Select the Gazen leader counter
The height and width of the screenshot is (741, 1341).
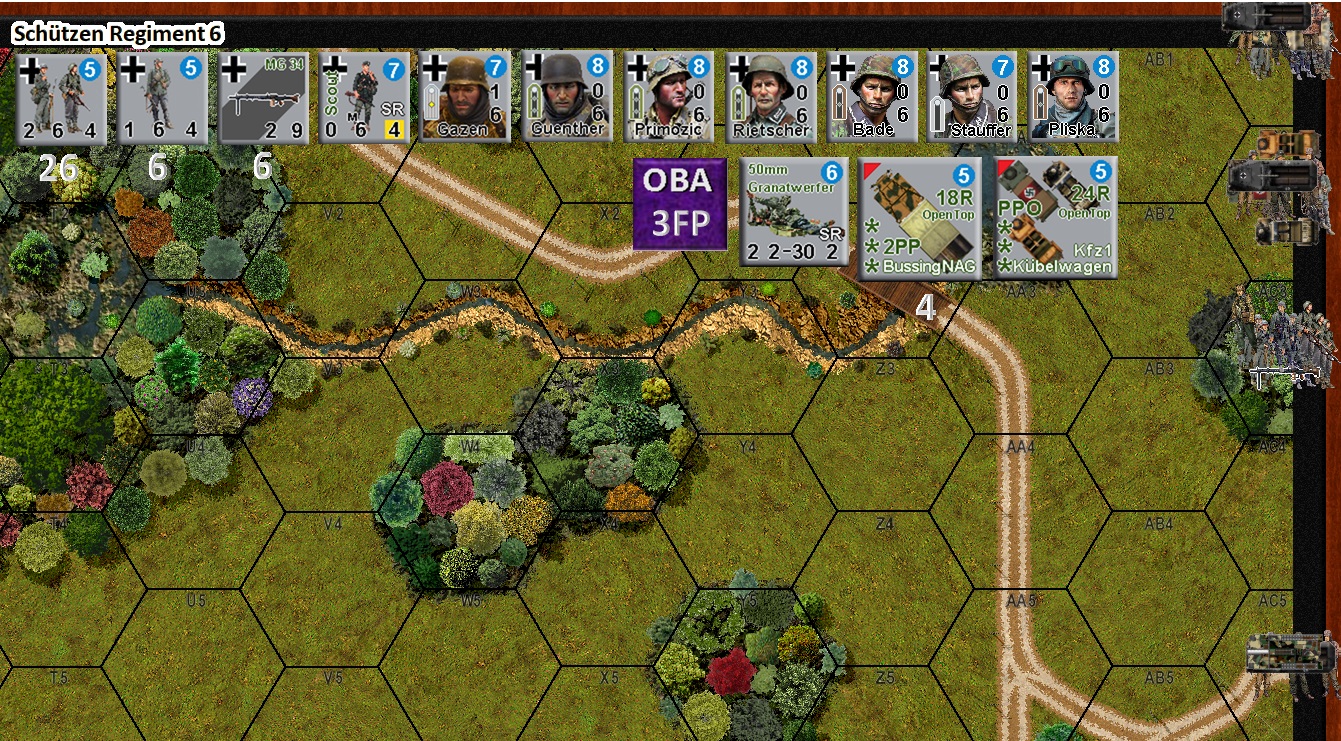coord(463,95)
